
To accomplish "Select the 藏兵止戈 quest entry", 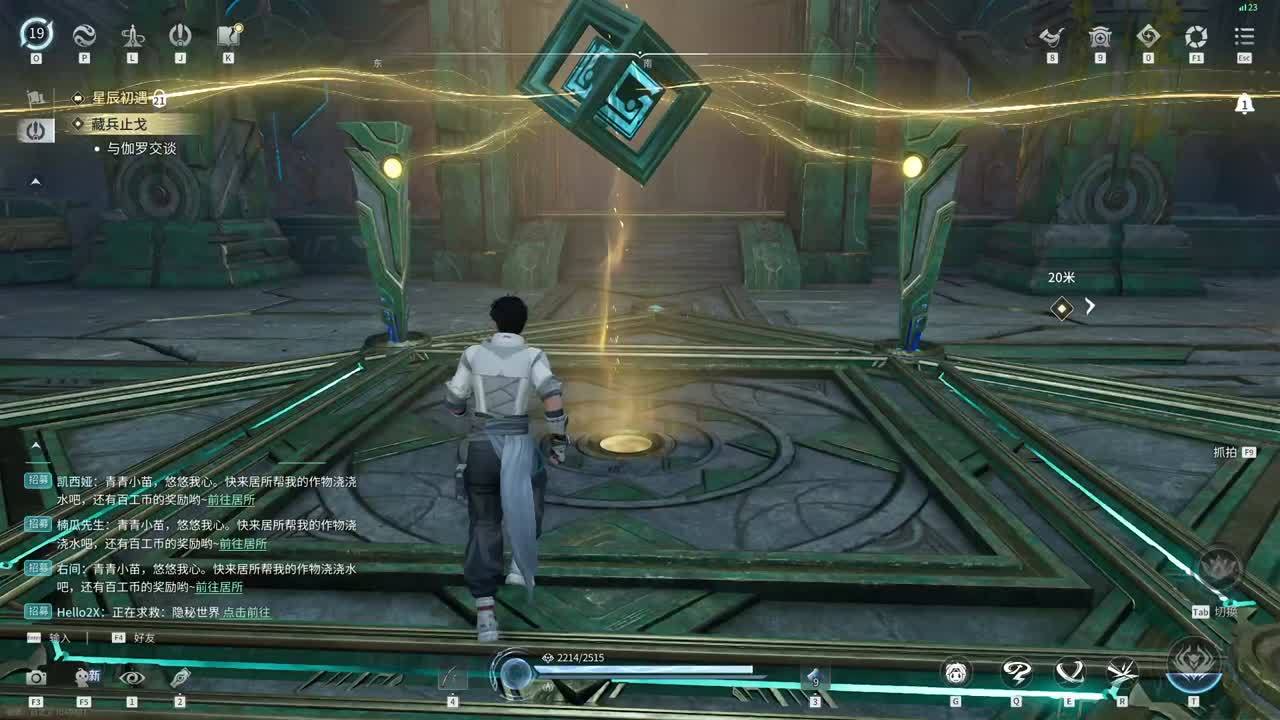I will coord(119,124).
